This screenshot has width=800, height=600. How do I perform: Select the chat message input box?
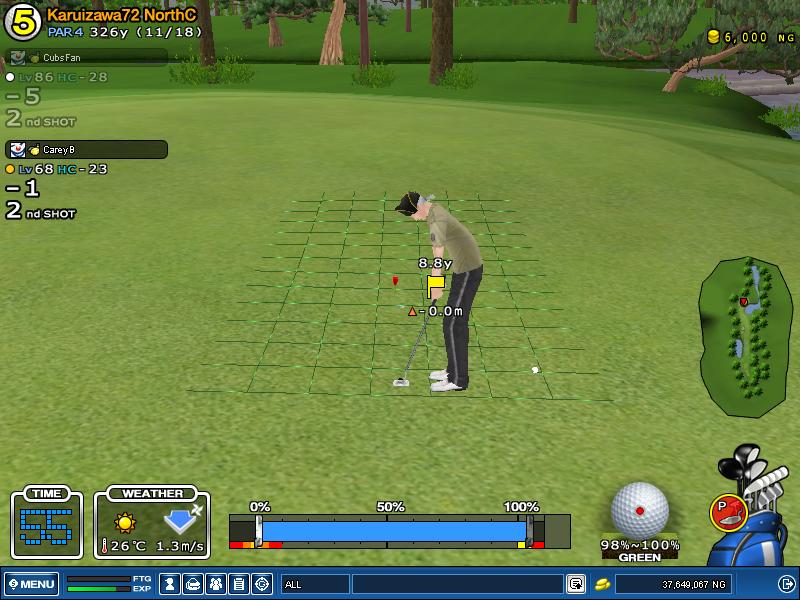pyautogui.click(x=457, y=583)
